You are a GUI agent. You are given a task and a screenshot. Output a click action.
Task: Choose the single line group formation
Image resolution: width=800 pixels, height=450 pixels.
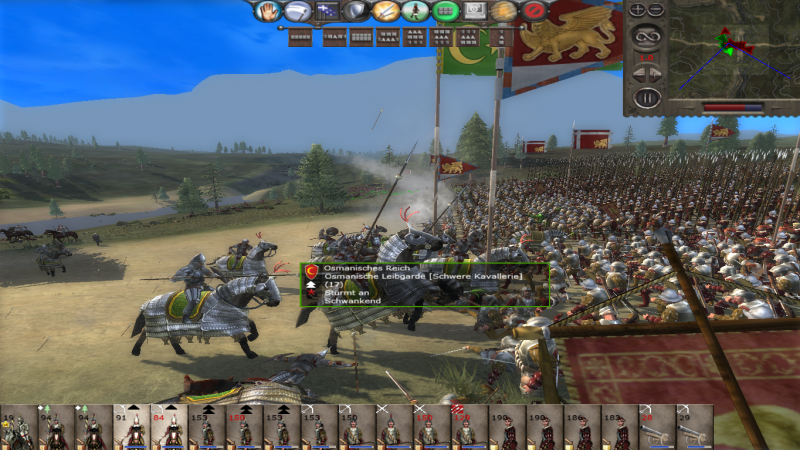301,38
